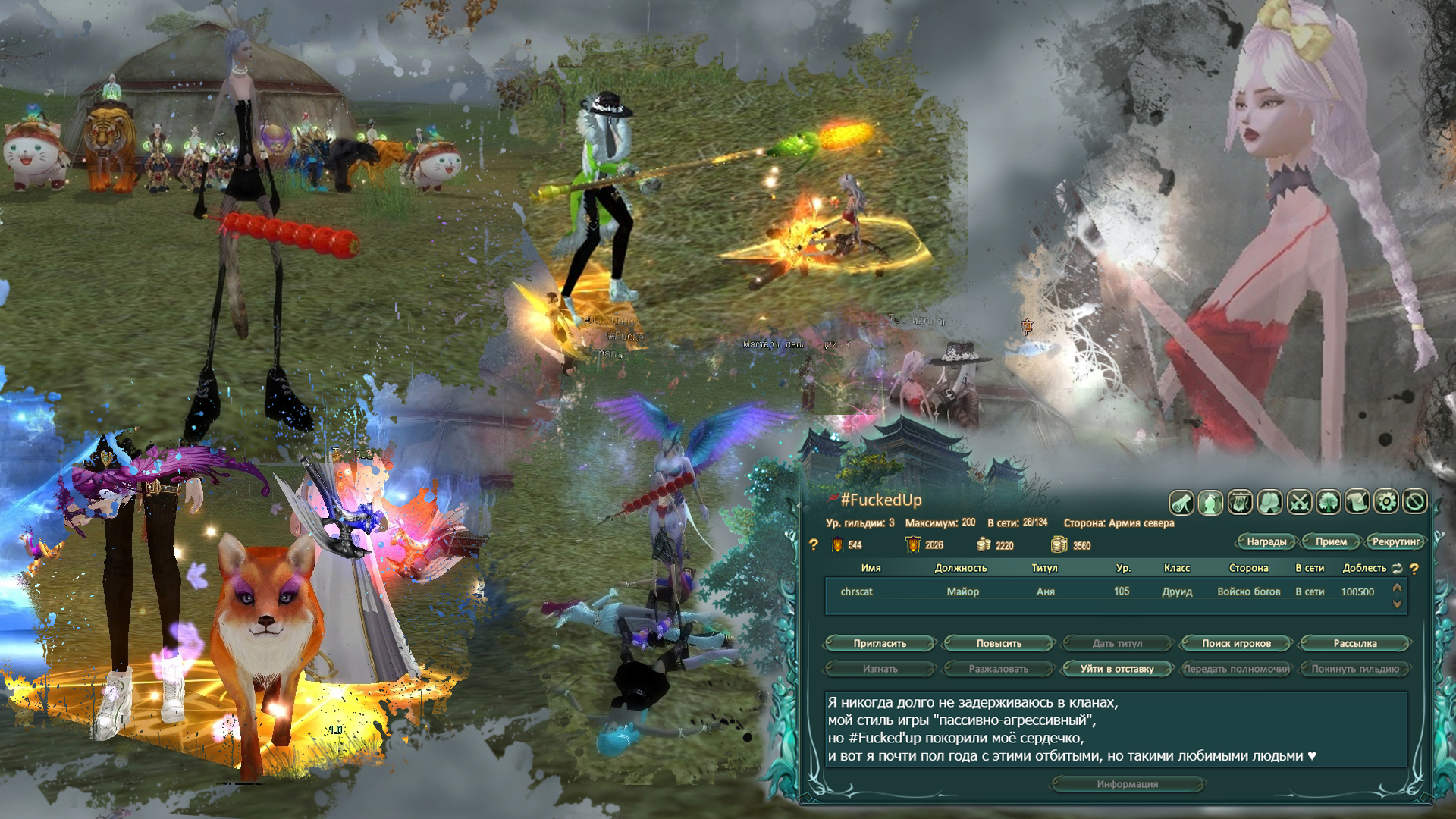Screen dimensions: 1456x819
Task: Click the Пригласить (Invite) button
Action: click(880, 643)
